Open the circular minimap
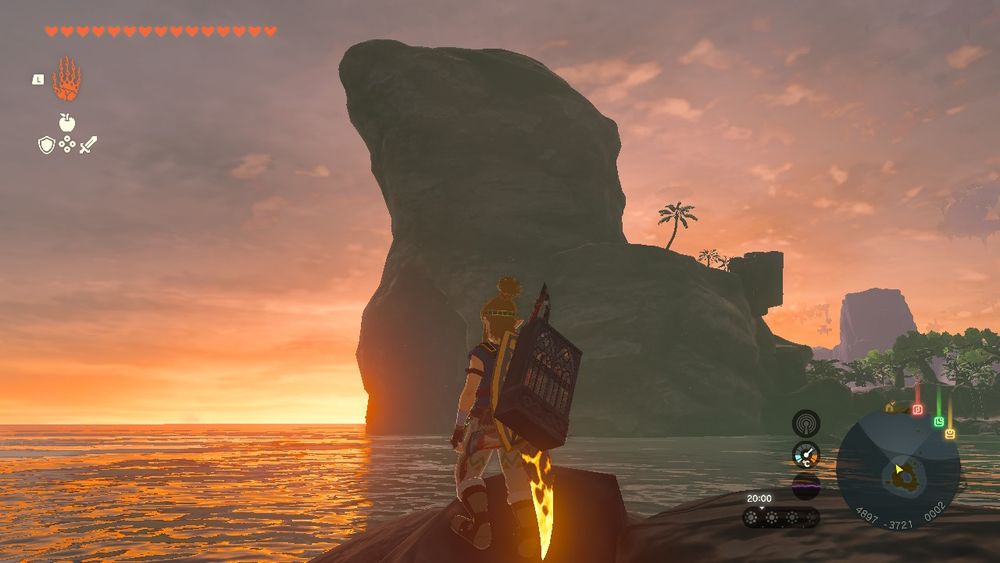Screen dimensions: 1000x563 [x=897, y=471]
